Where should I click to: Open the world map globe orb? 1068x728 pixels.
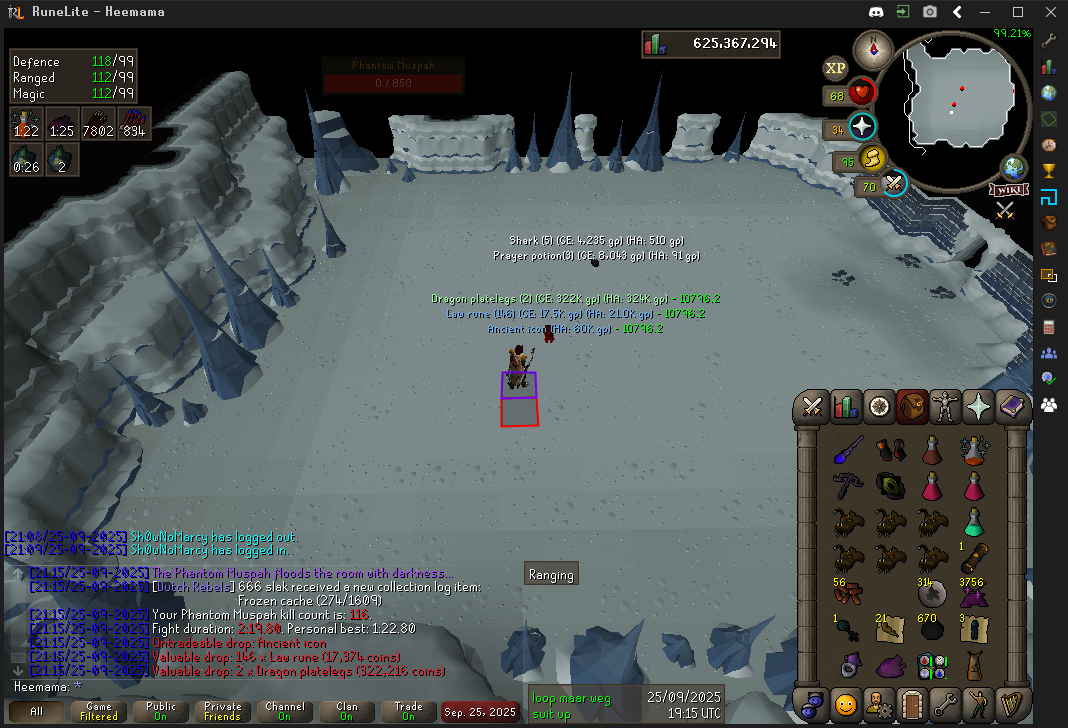pyautogui.click(x=1014, y=167)
